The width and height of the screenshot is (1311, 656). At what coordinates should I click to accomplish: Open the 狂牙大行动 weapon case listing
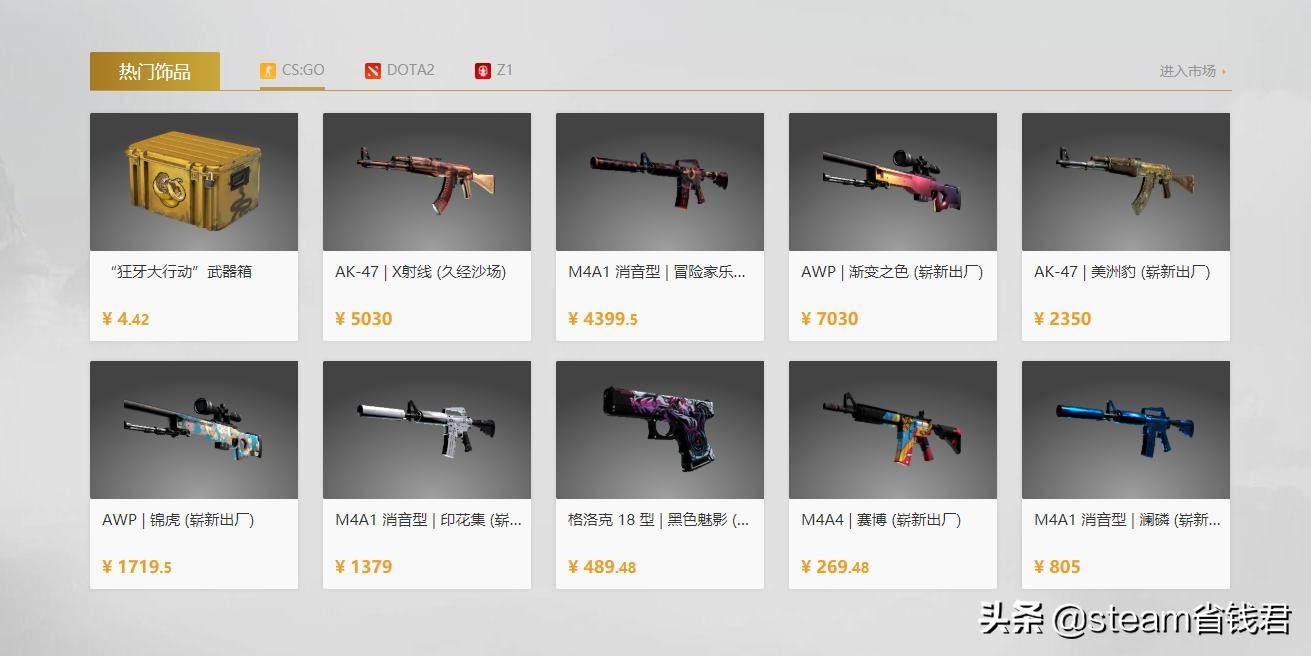coord(194,226)
